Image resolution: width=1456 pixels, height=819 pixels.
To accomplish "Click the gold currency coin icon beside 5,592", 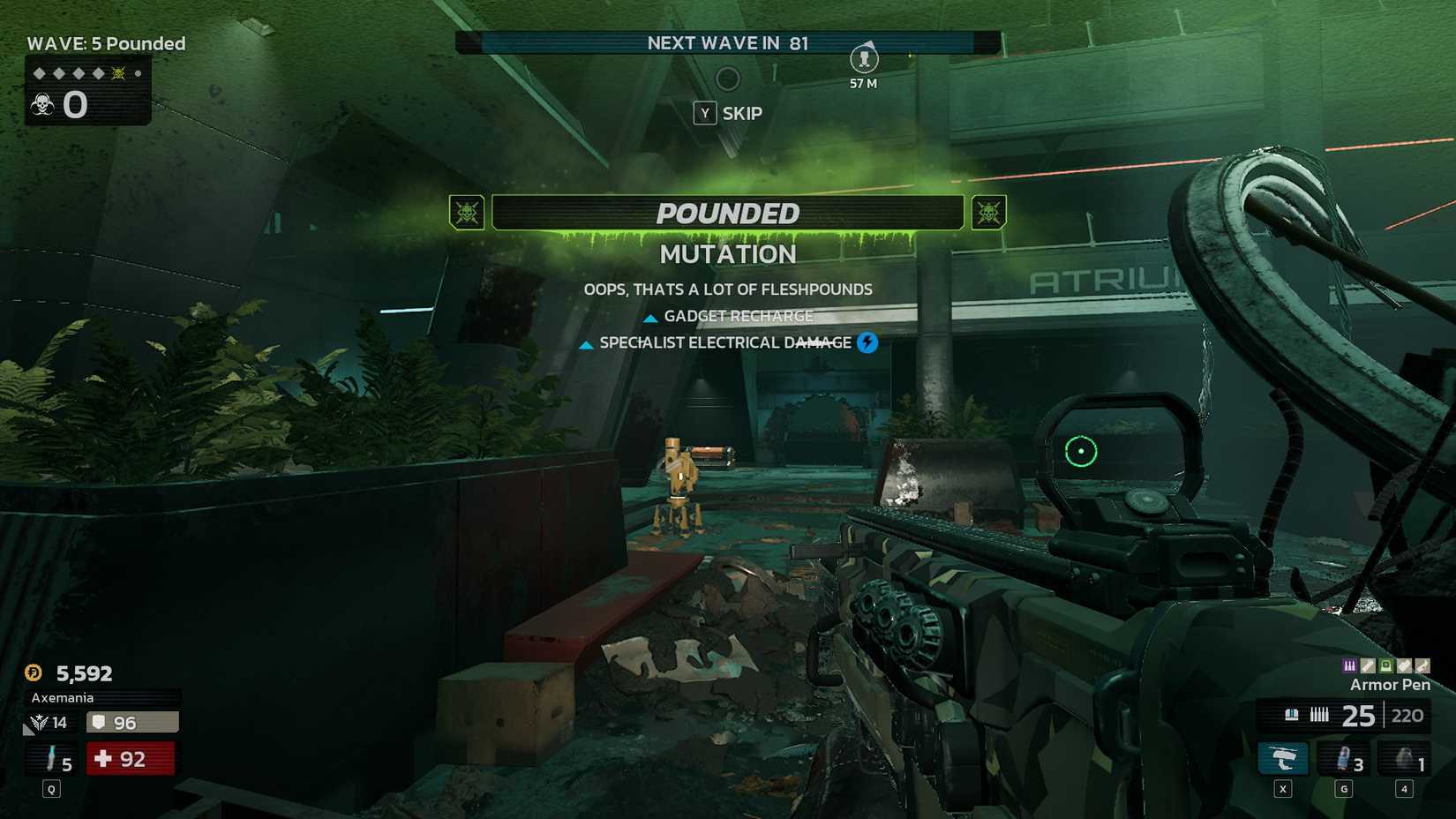I will [x=33, y=673].
